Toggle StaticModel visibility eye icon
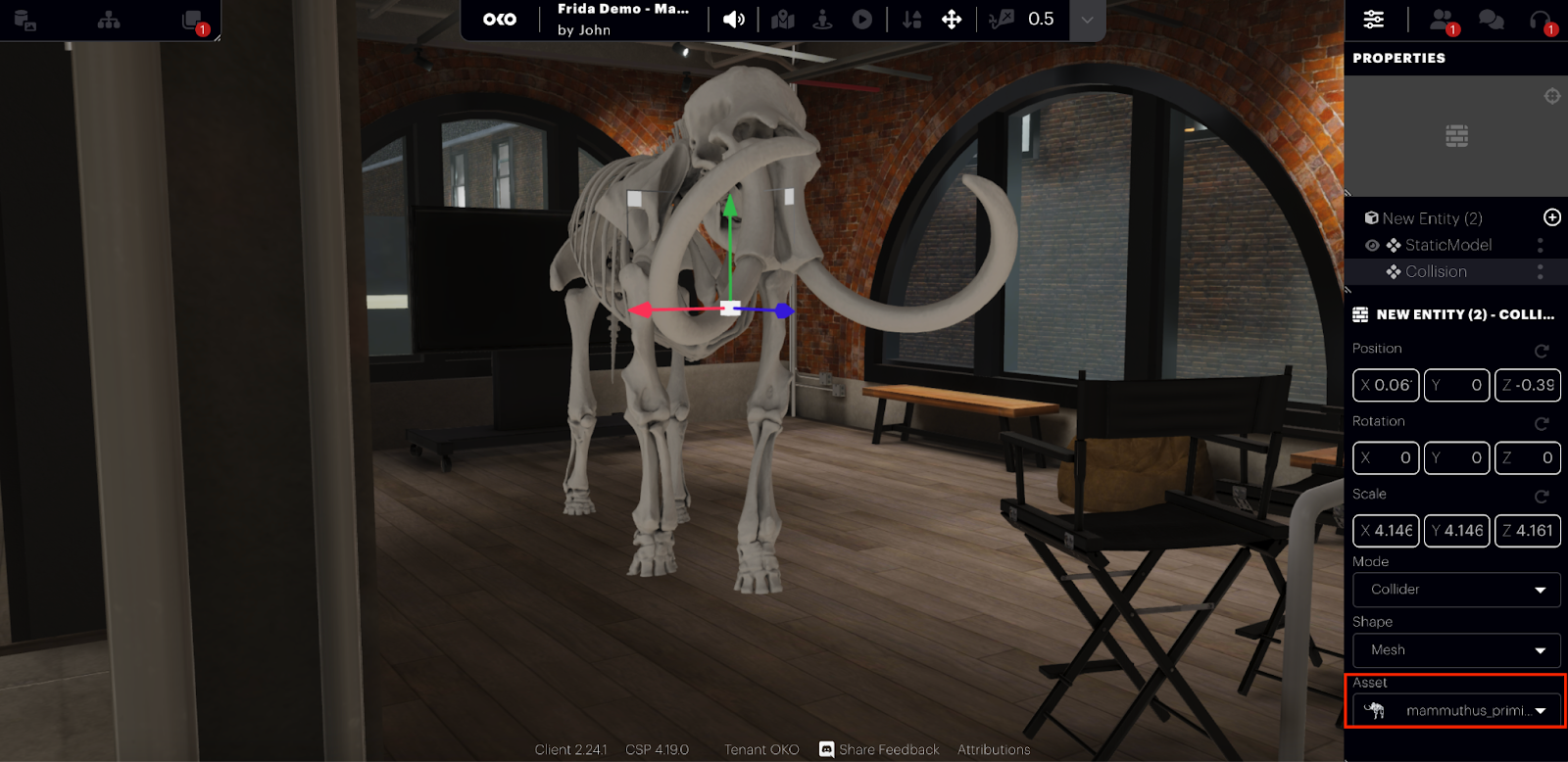1568x762 pixels. [1372, 245]
